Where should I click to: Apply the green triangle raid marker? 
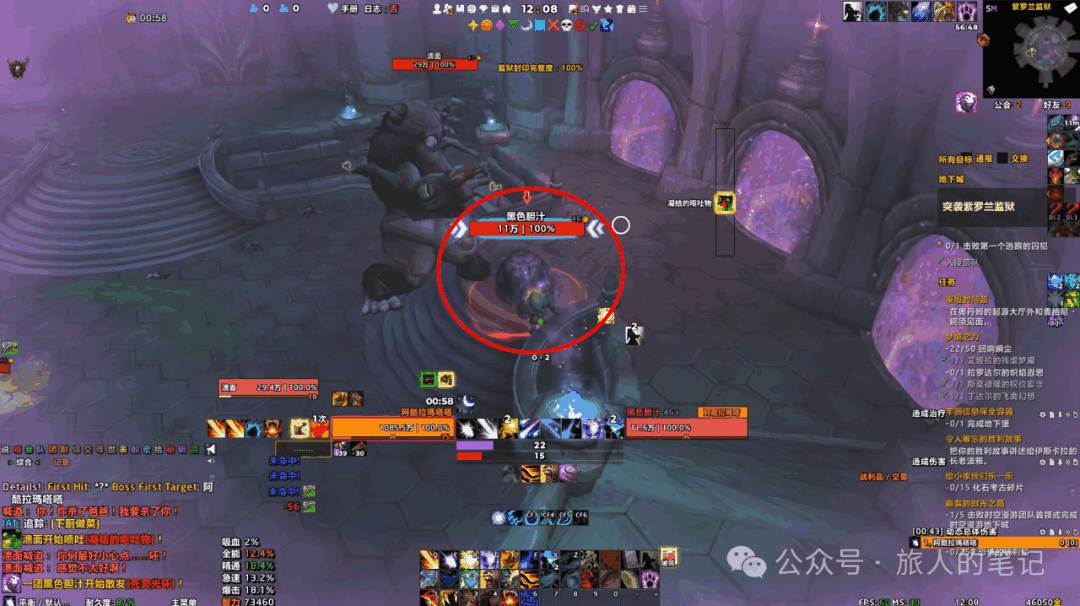(x=513, y=25)
